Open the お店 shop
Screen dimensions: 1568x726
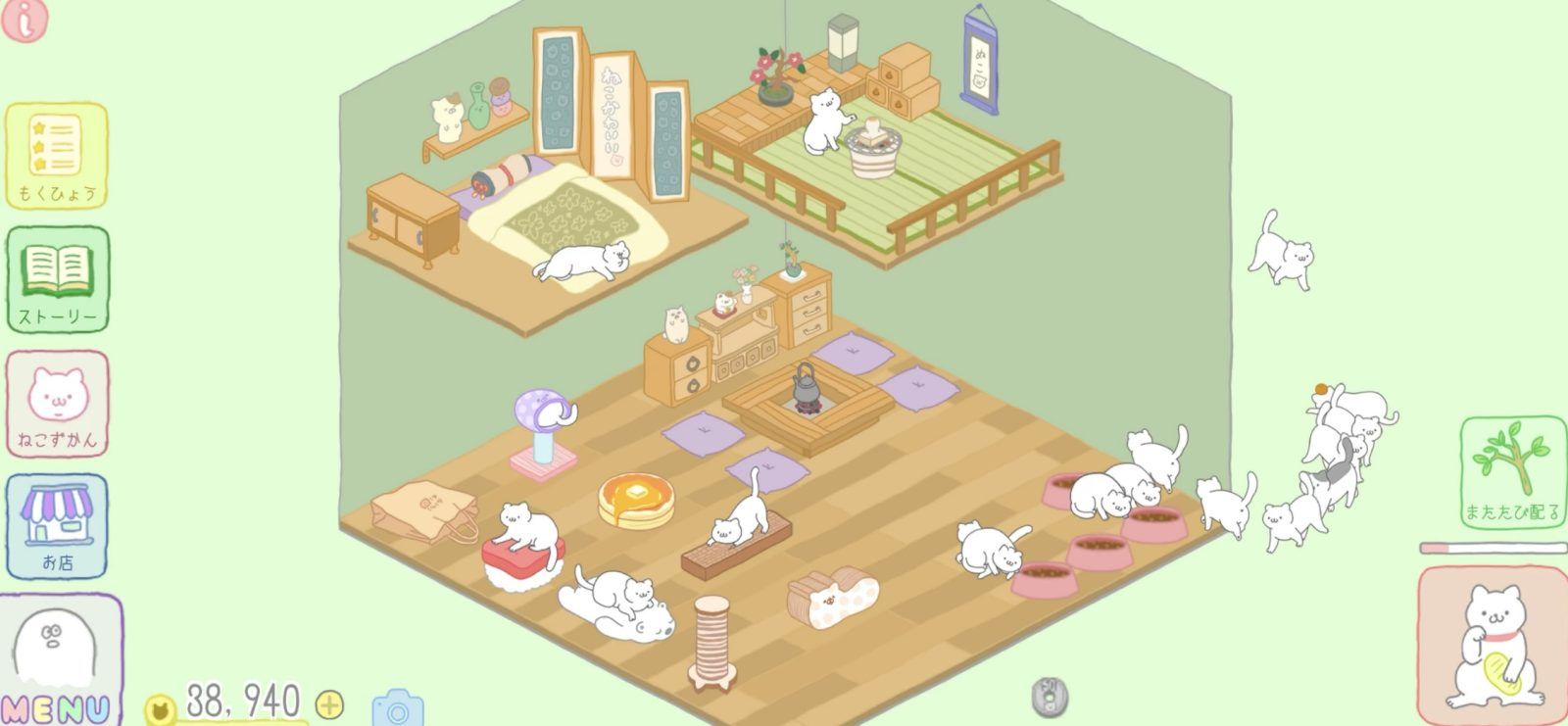[x=56, y=522]
